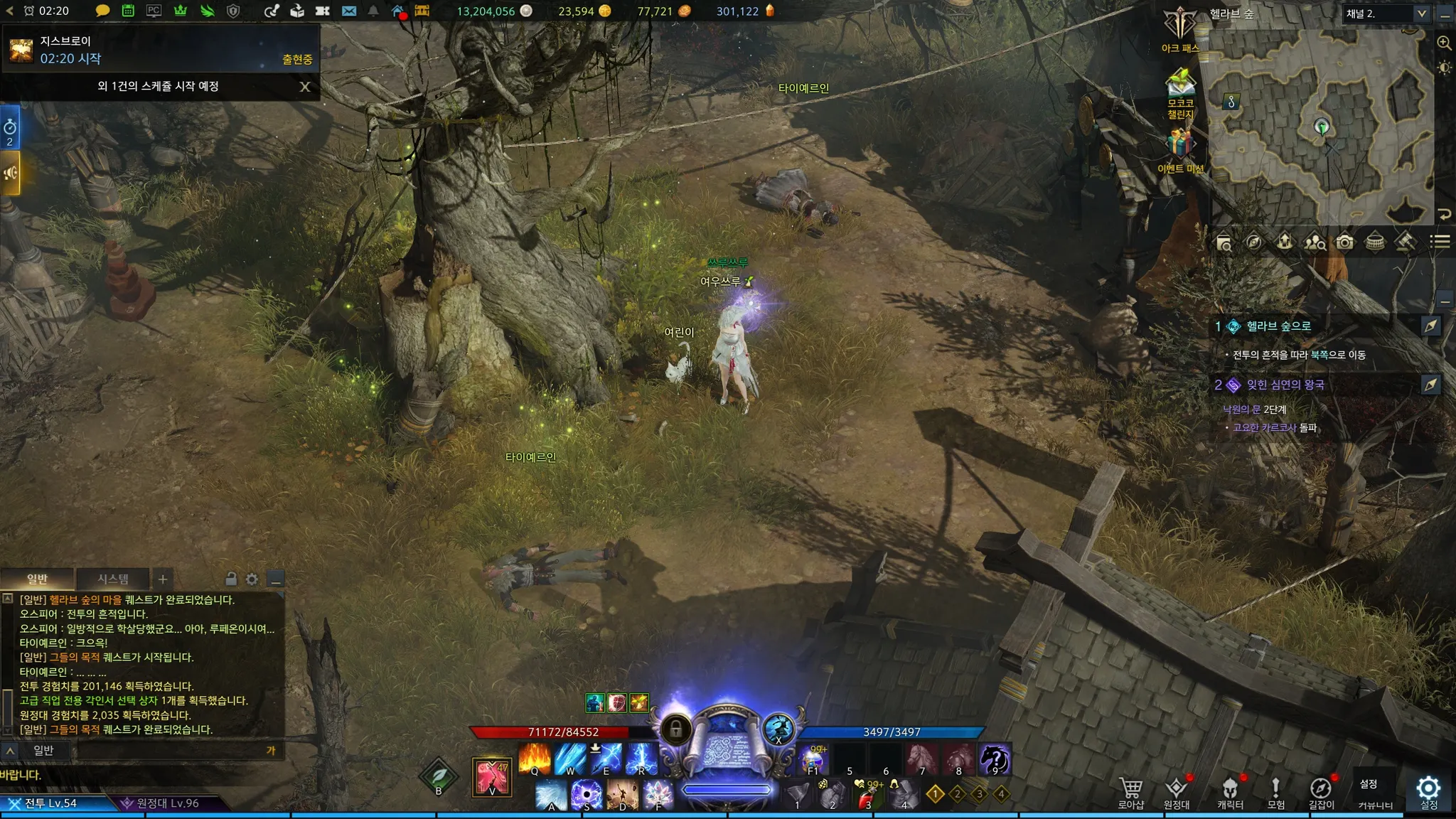Open the Ark Pass (아크 패스) icon
Image resolution: width=1456 pixels, height=819 pixels.
tap(1180, 28)
